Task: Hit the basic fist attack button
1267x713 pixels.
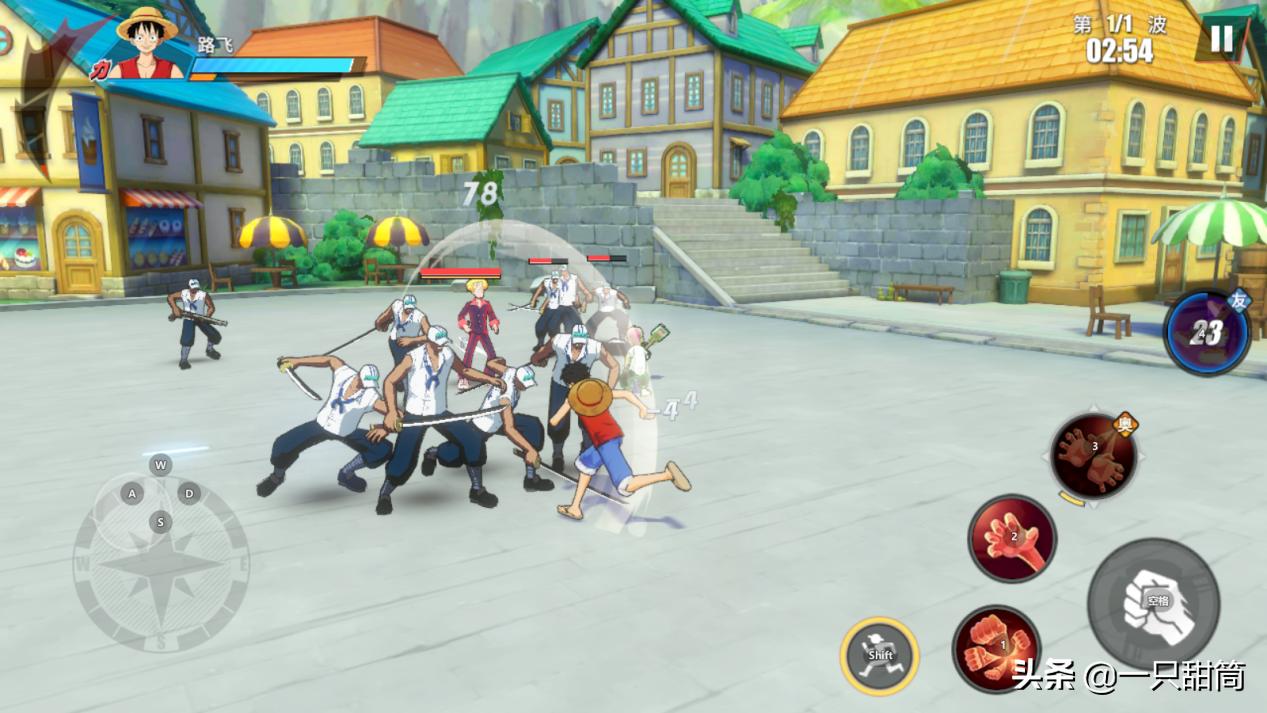Action: coord(1153,603)
